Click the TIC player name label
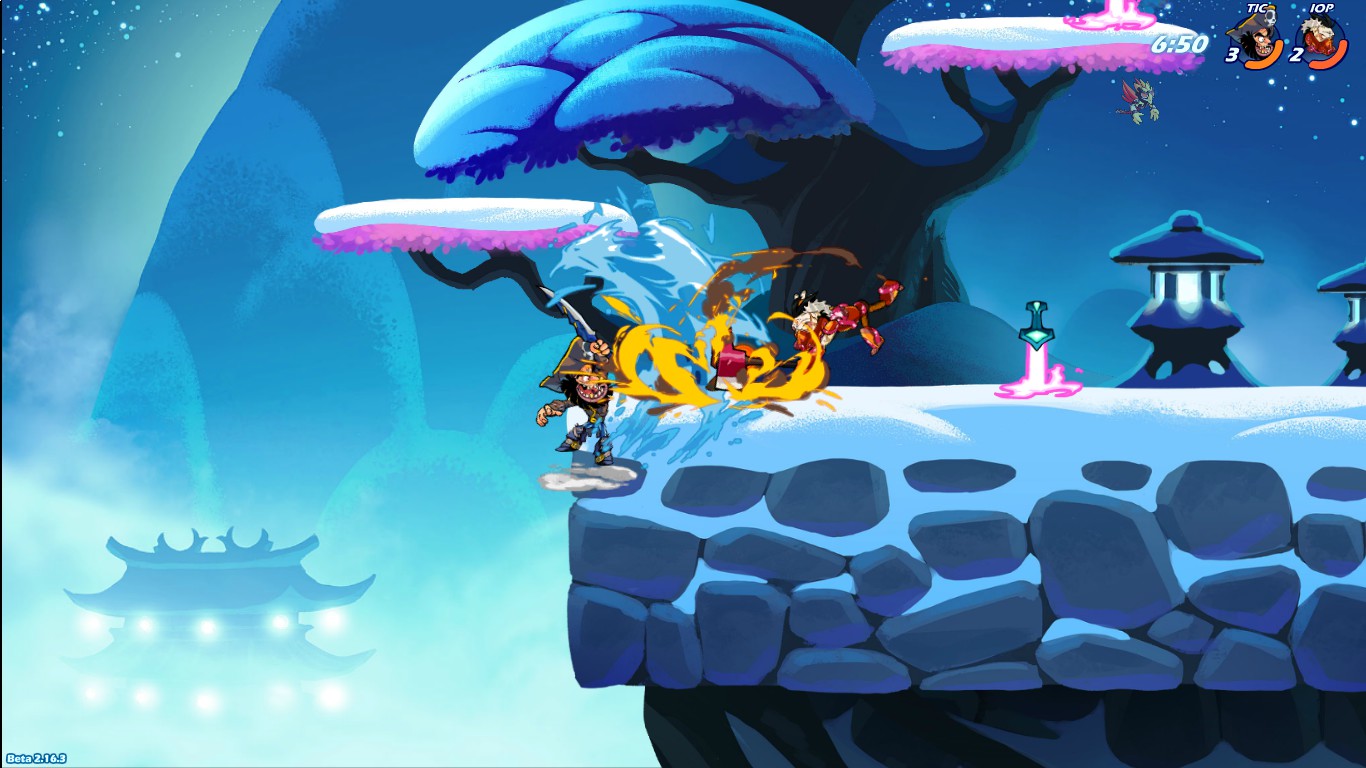The image size is (1366, 768). (1256, 8)
